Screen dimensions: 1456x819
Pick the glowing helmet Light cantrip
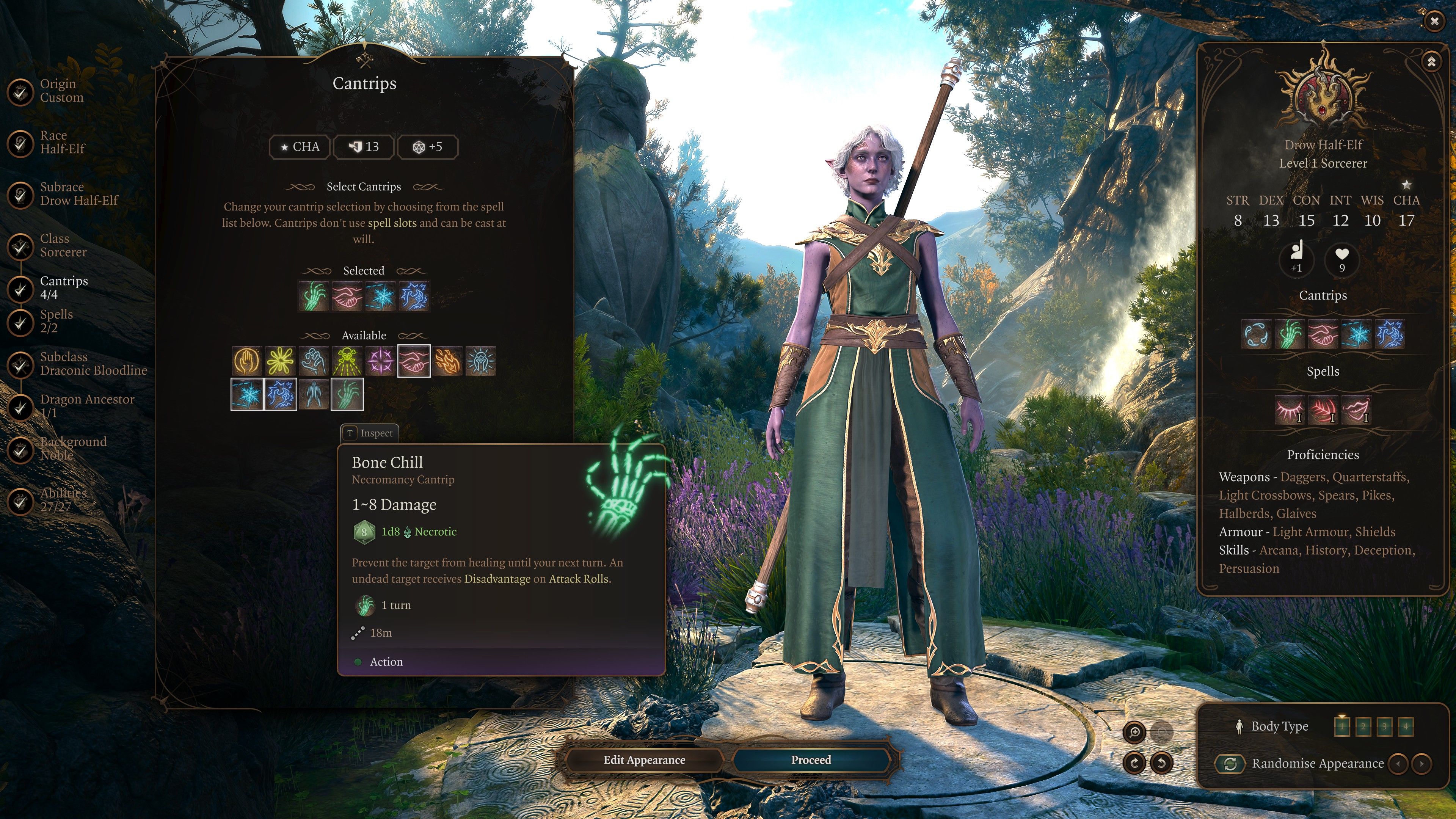click(481, 361)
